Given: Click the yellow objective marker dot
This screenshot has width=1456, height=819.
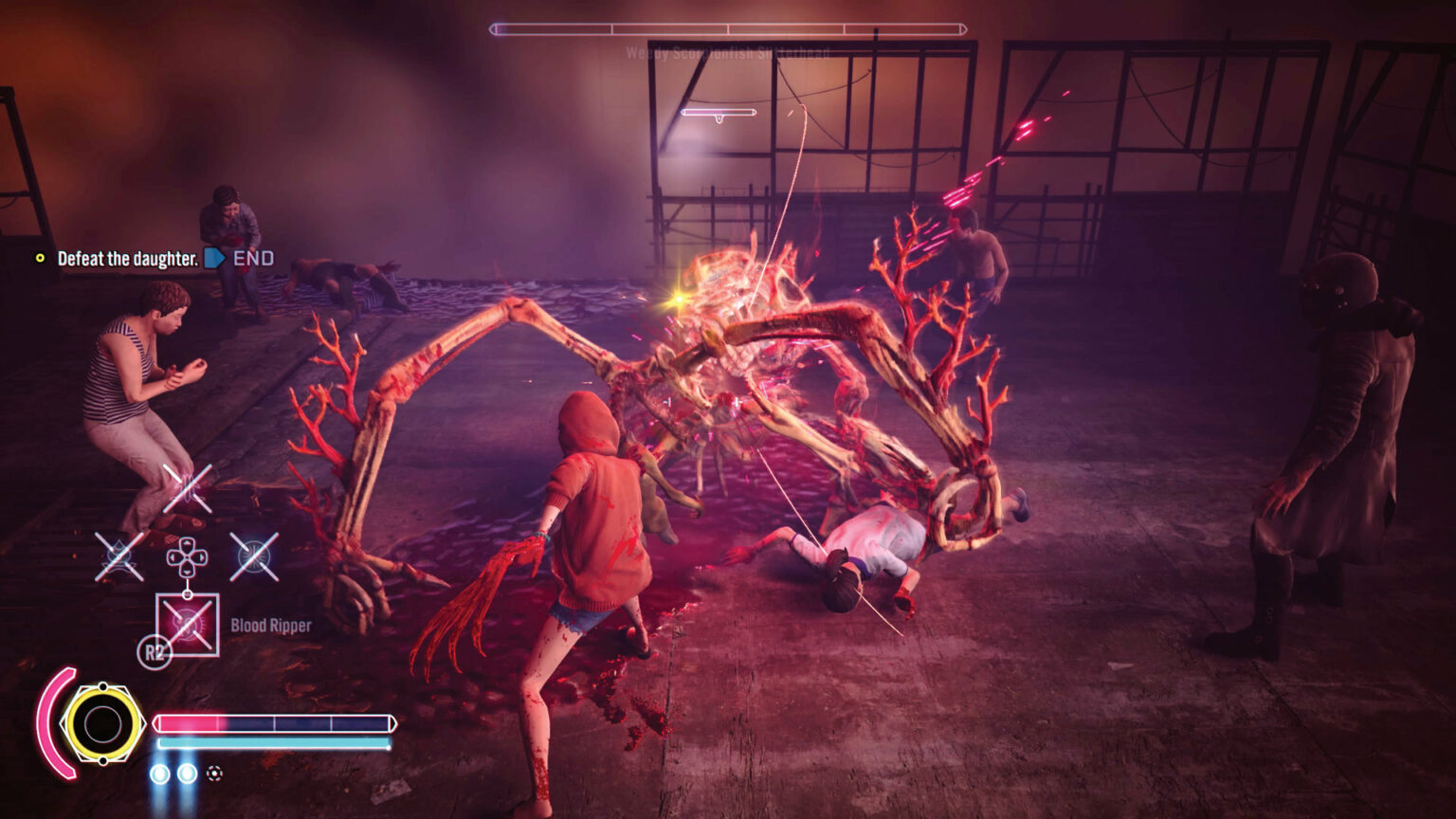Looking at the screenshot, I should [x=40, y=257].
